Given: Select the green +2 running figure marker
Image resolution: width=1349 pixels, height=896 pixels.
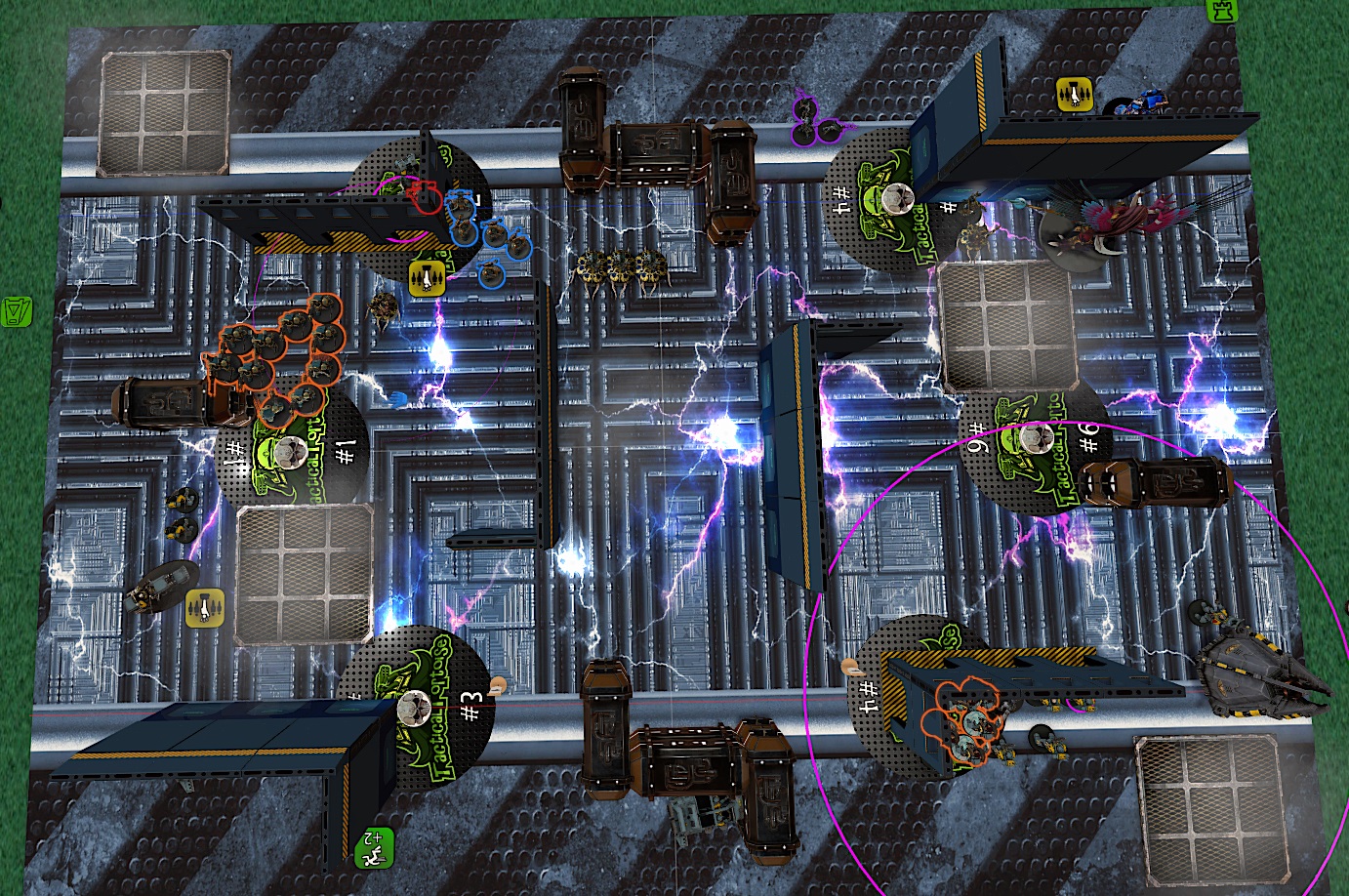Looking at the screenshot, I should click(374, 846).
